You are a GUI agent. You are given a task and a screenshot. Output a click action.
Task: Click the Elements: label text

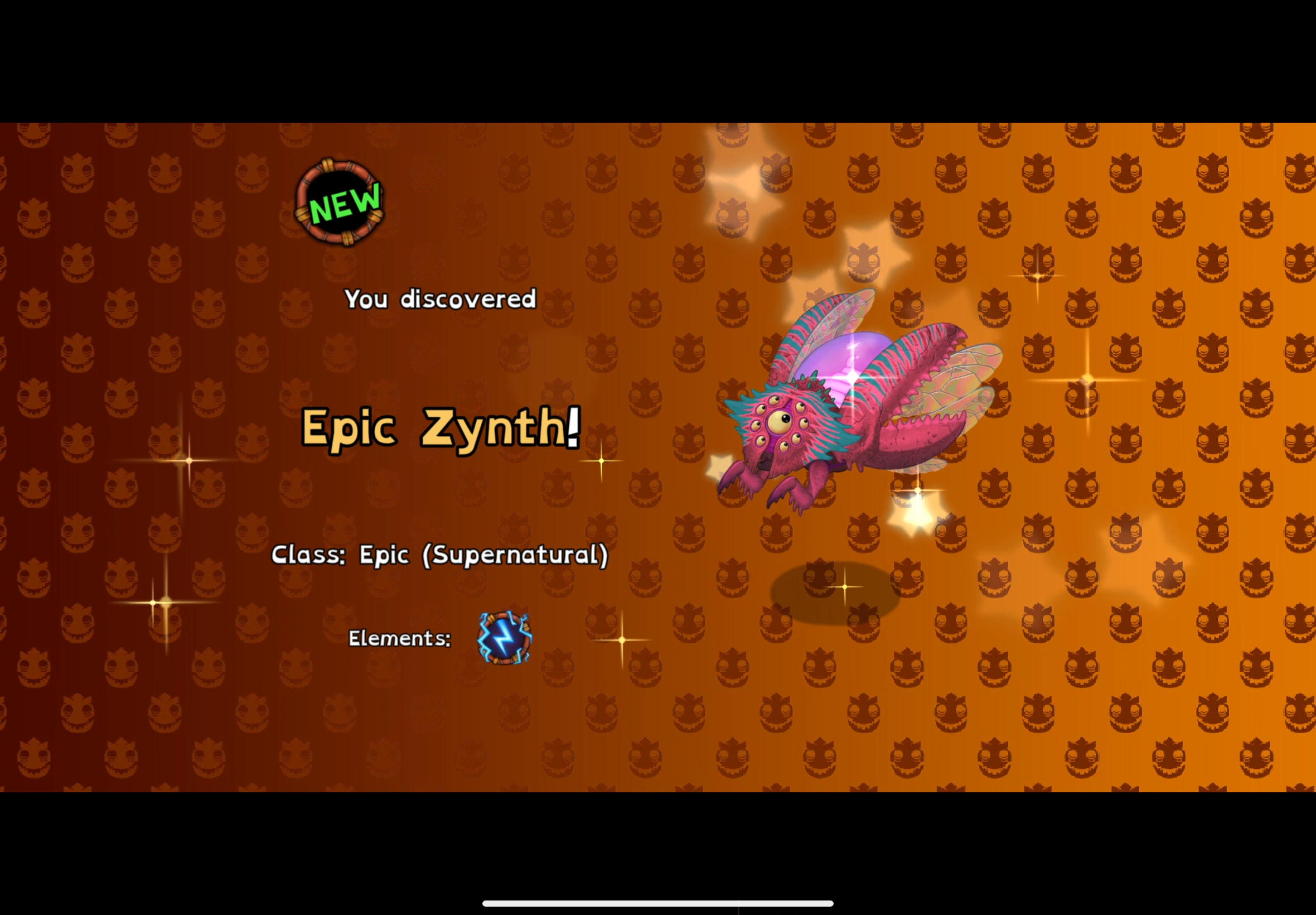coord(399,638)
